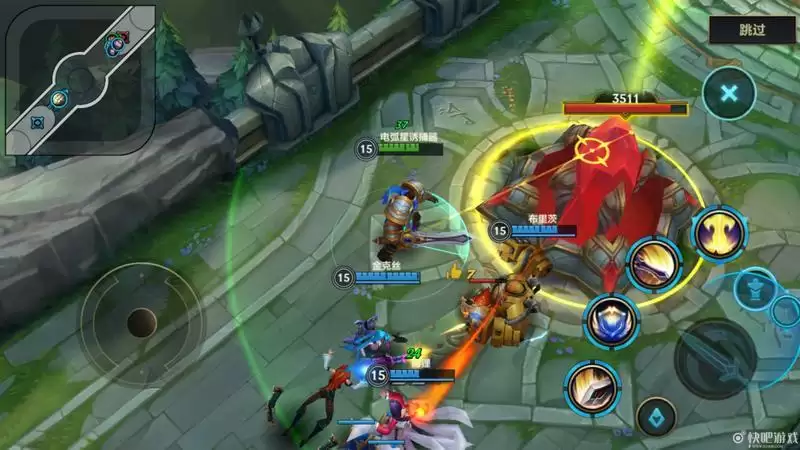Tap the small diamond button below the skills
Image resolution: width=800 pixels, height=450 pixels.
(656, 413)
